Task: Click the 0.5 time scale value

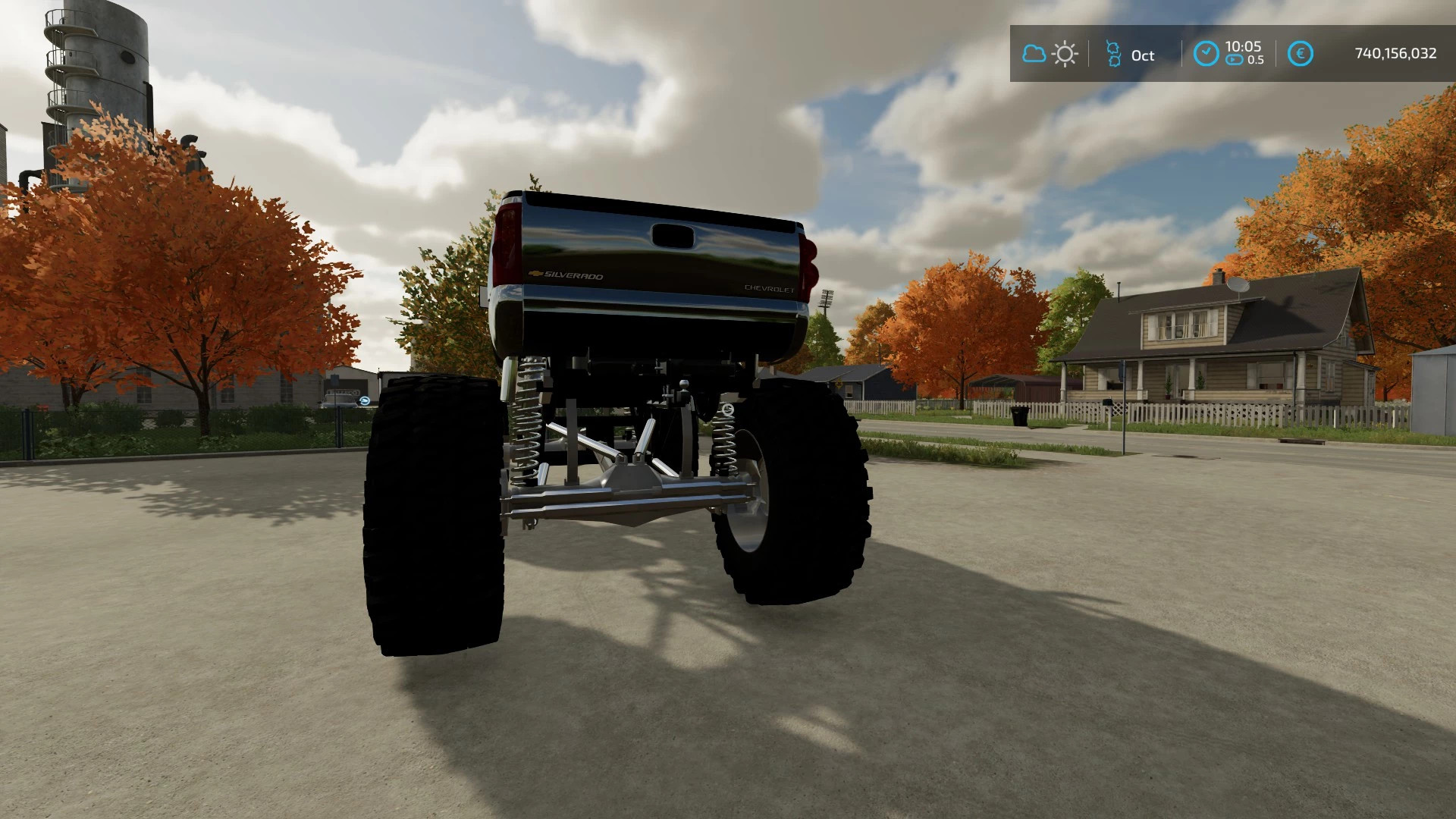Action: coord(1257,58)
